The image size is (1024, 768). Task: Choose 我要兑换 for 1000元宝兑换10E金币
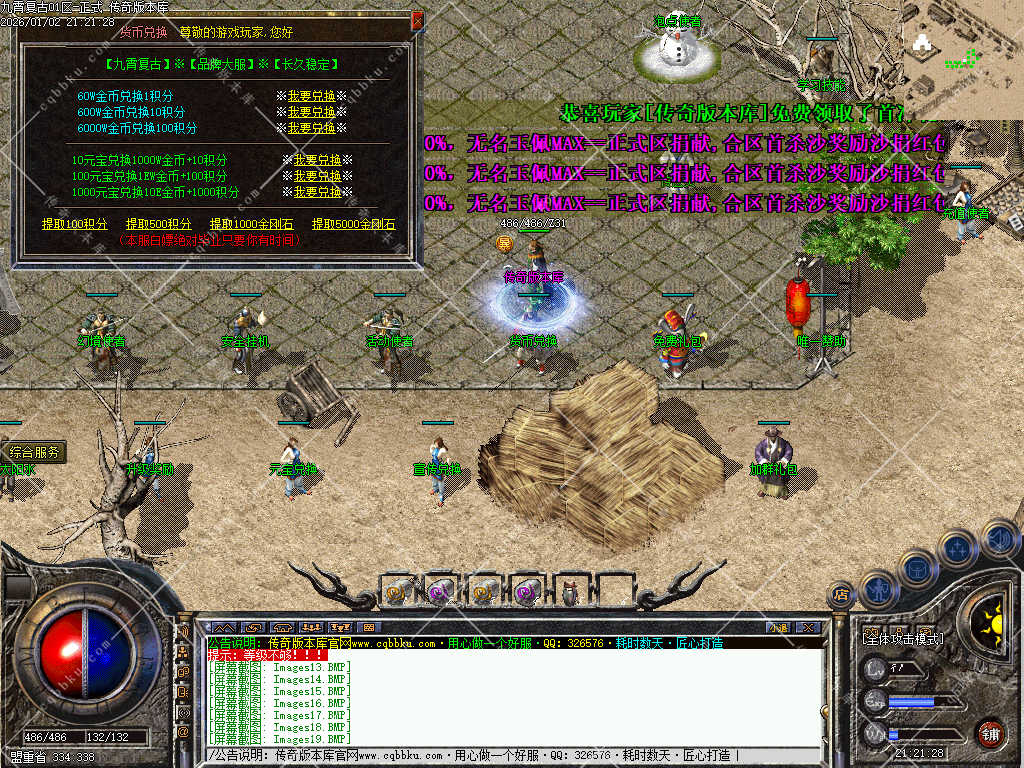coord(317,192)
